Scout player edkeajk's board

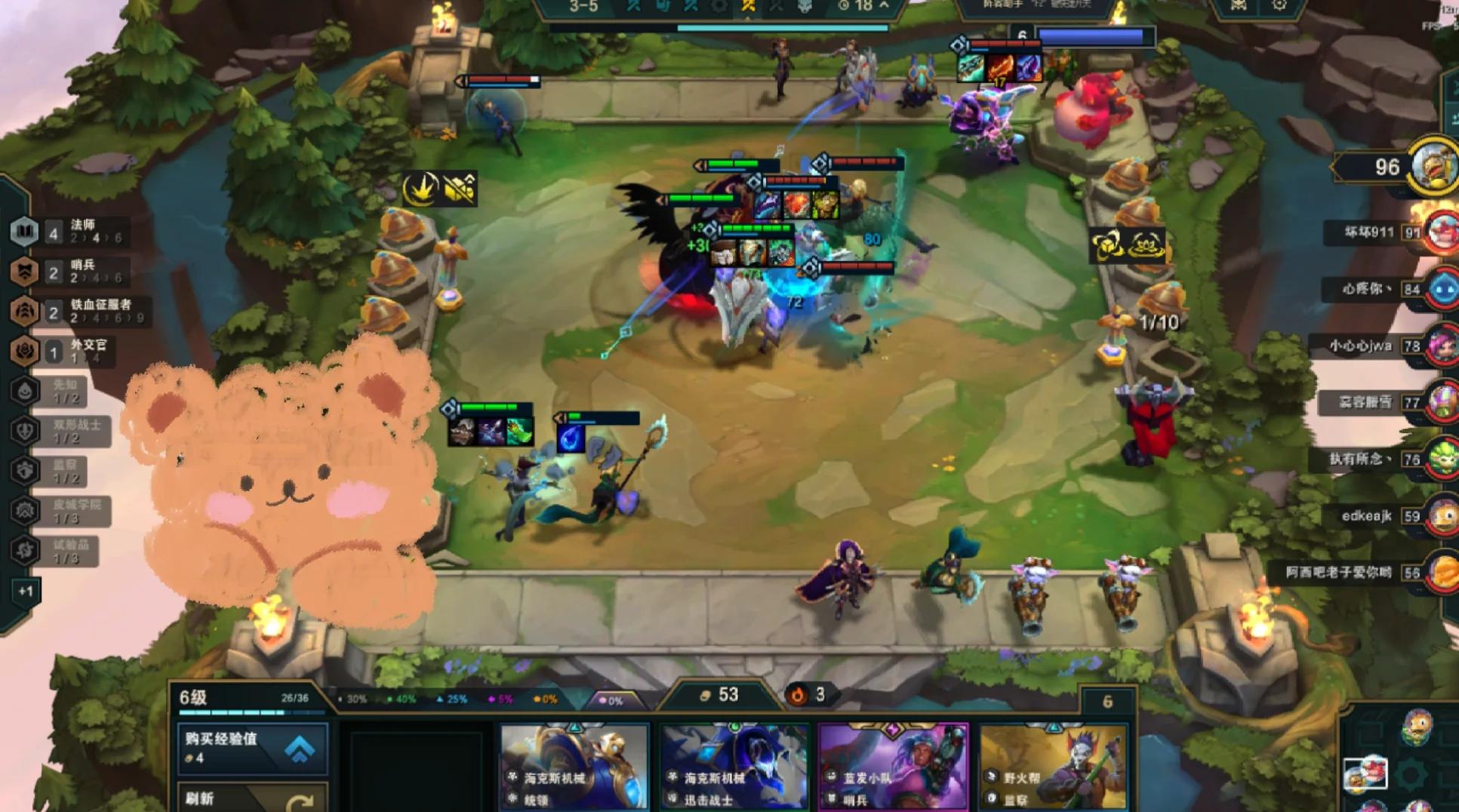tap(1440, 516)
